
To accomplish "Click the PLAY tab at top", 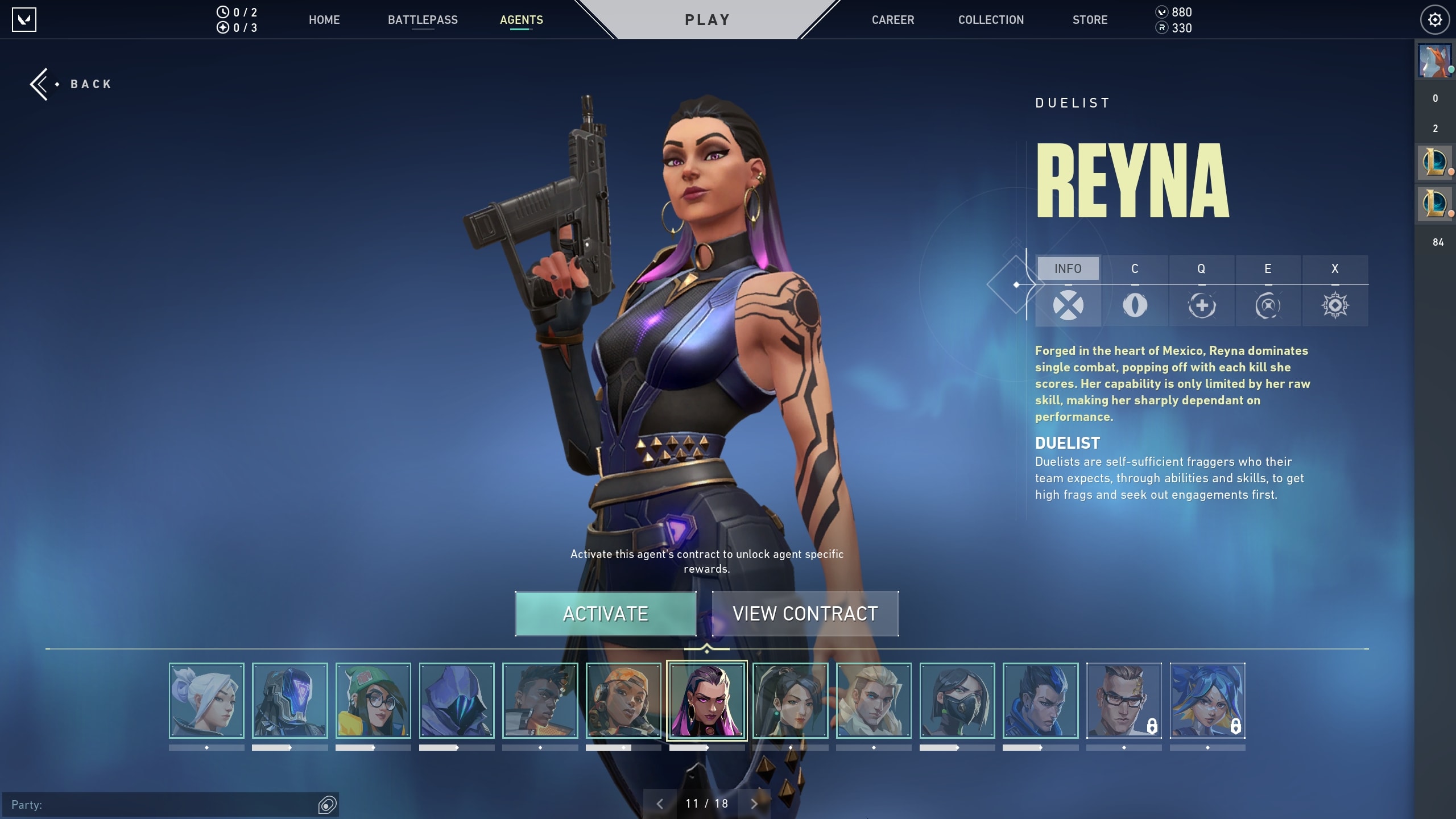I will click(x=707, y=20).
